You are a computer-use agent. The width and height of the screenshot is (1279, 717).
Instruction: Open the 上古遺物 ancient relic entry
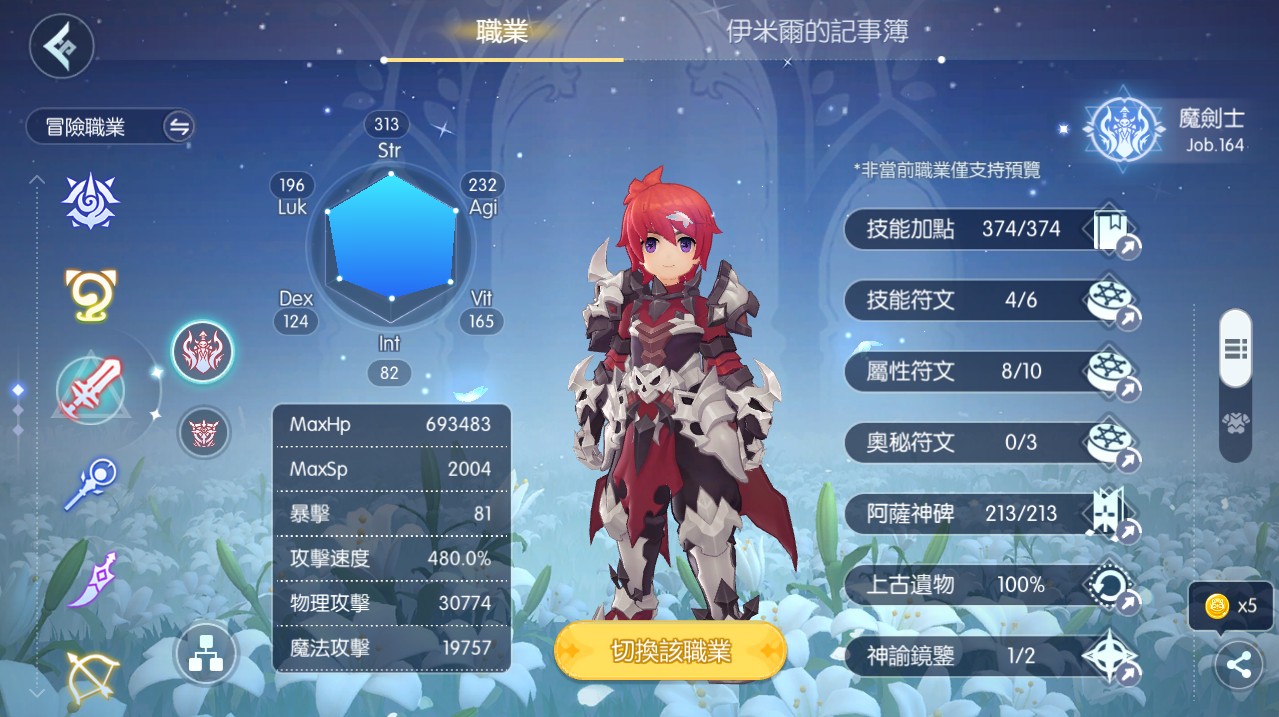pos(990,585)
